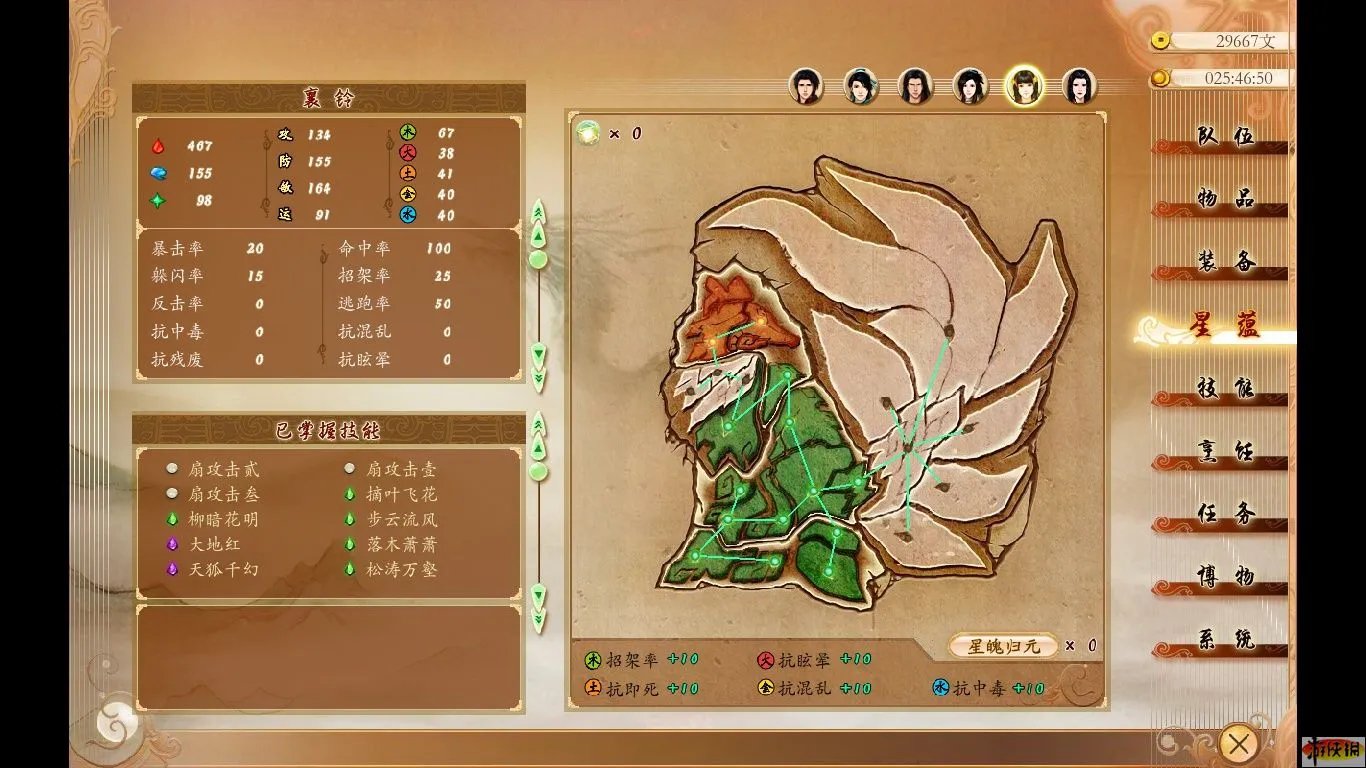Click the white orb beside skill 扇攻击壹

point(349,466)
